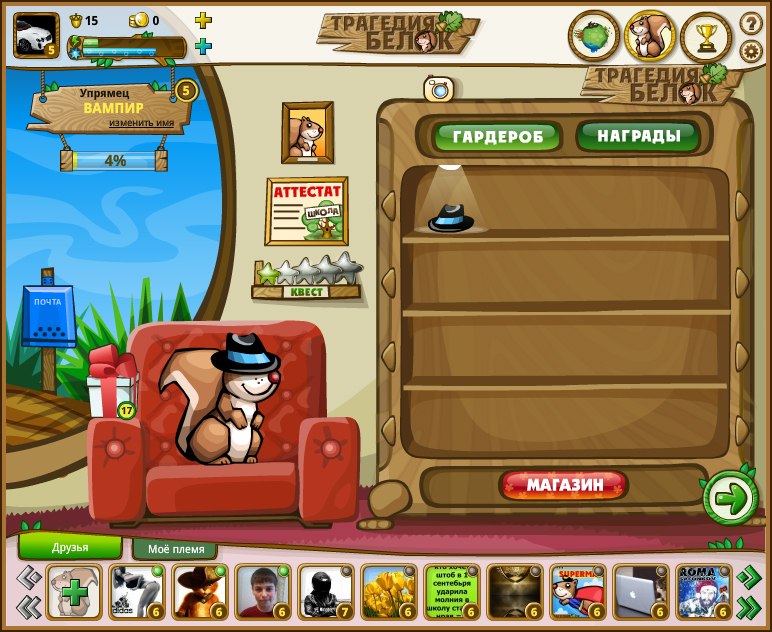The image size is (772, 632).
Task: Take a photo with the camera icon
Action: coord(438,89)
